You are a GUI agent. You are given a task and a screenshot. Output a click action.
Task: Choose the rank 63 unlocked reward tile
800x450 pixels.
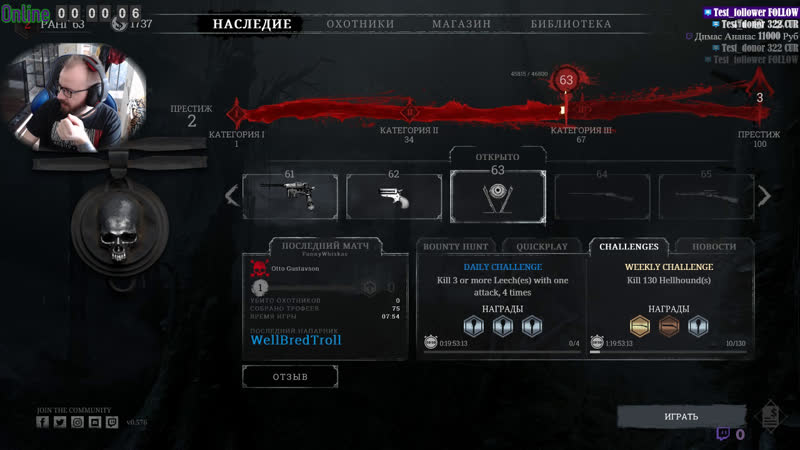pyautogui.click(x=498, y=195)
